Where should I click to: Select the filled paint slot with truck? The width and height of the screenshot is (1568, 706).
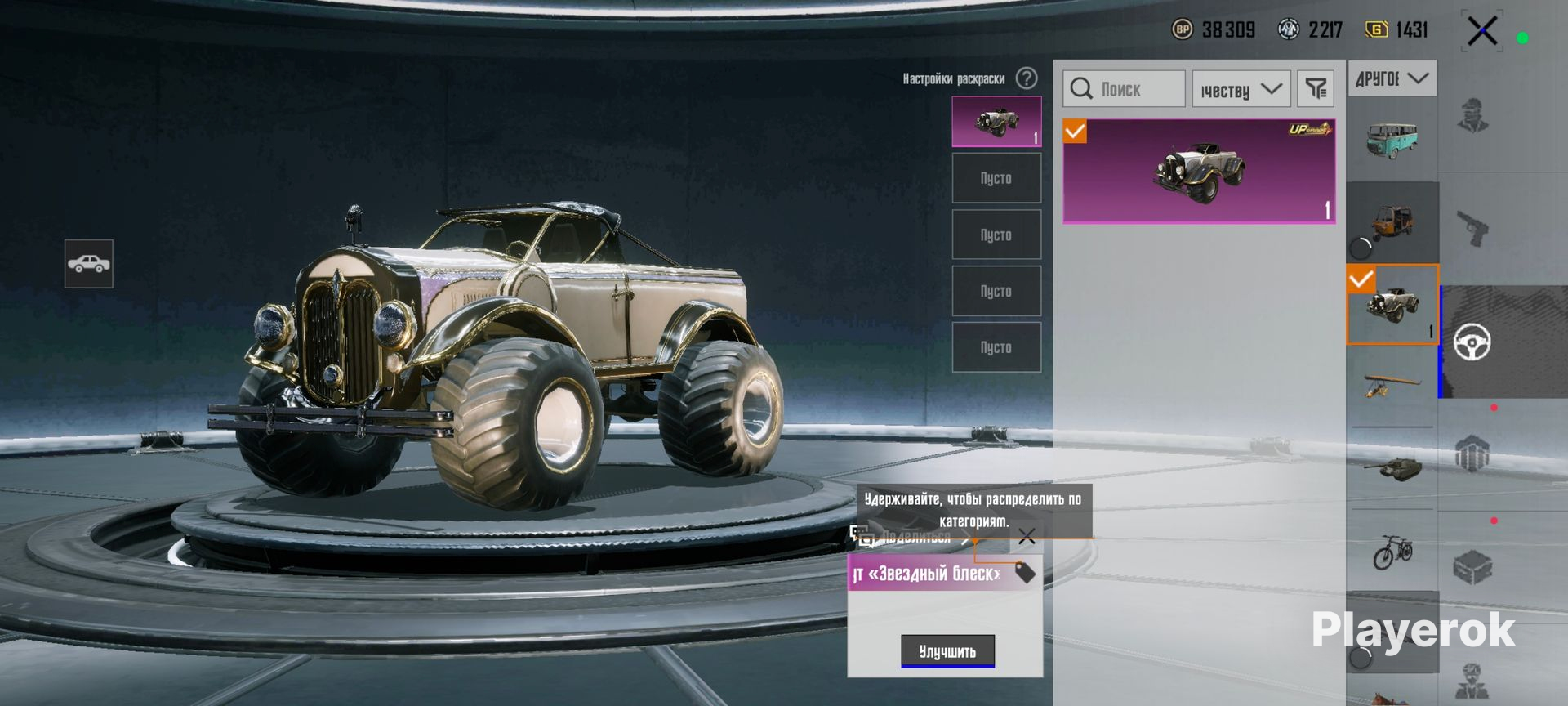click(x=996, y=122)
